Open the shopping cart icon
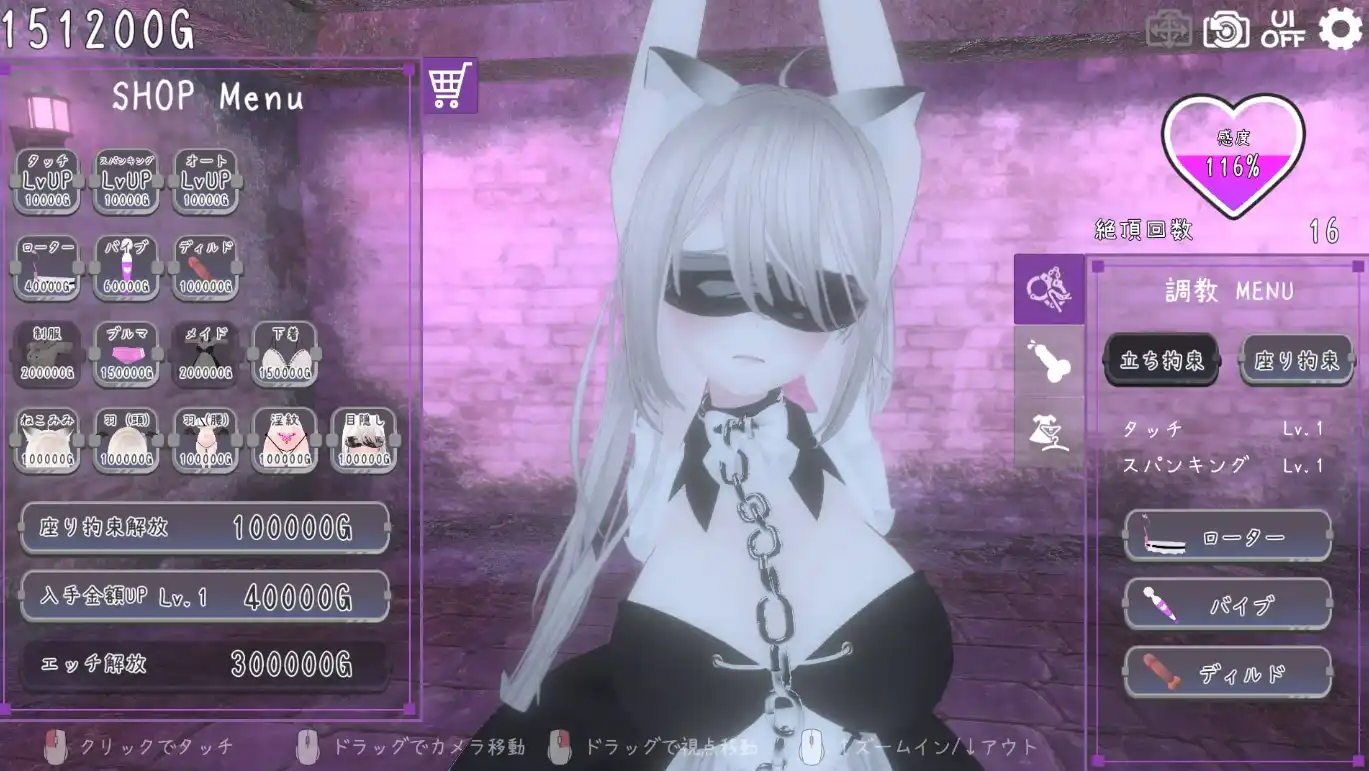Viewport: 1369px width, 771px height. 450,88
